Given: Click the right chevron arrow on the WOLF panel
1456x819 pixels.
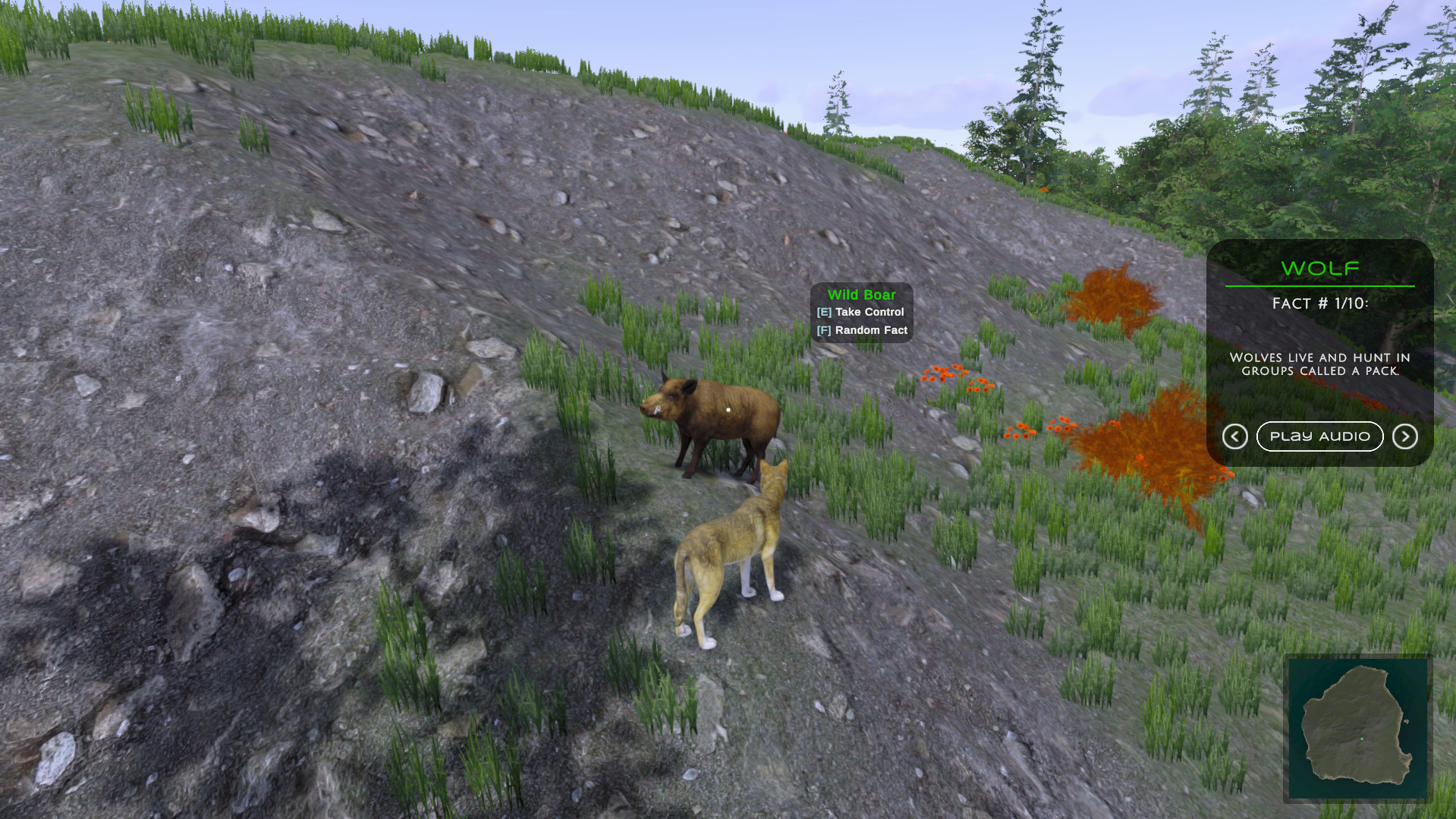Looking at the screenshot, I should (x=1404, y=436).
